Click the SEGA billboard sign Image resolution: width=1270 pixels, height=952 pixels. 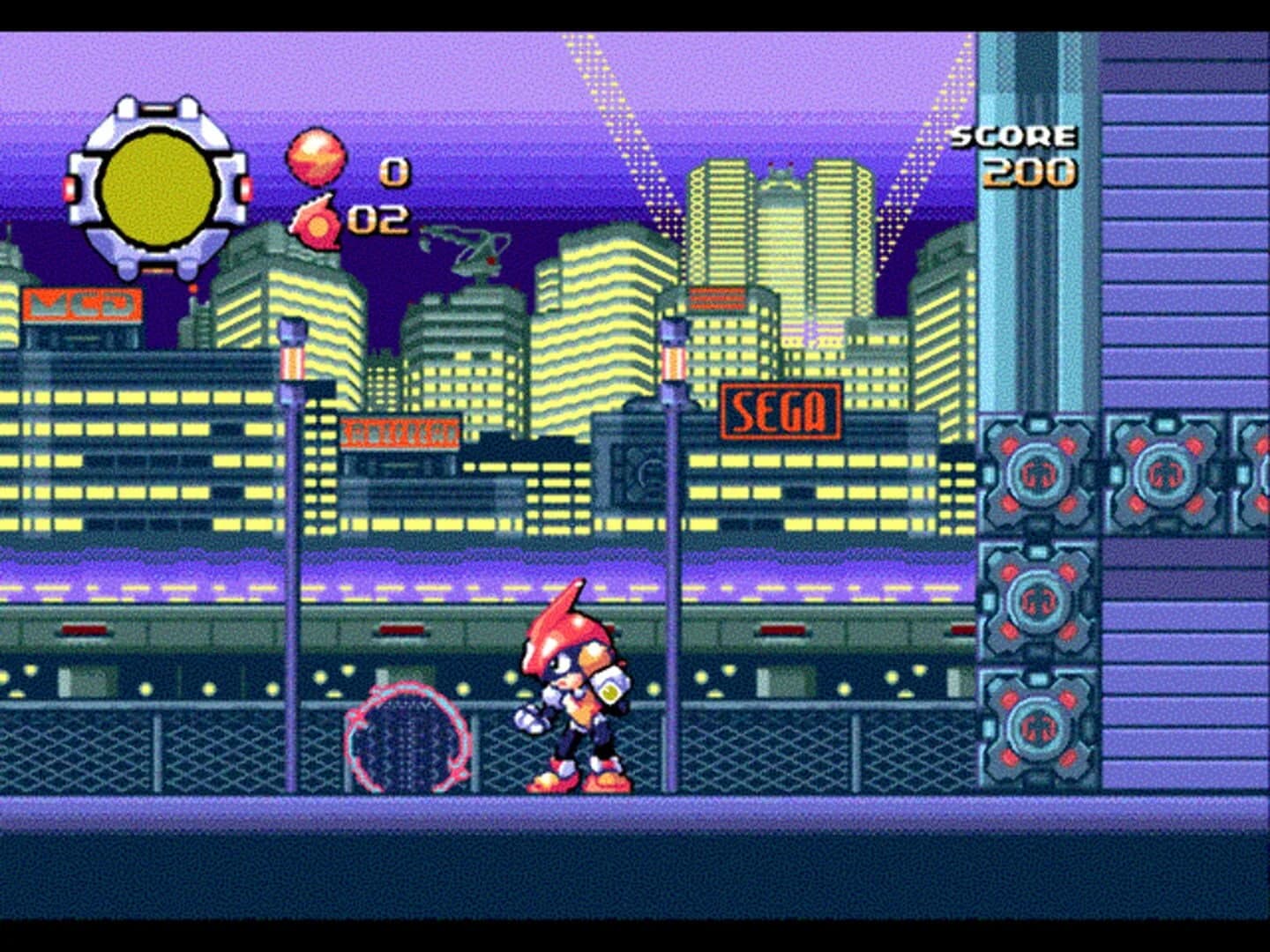tap(781, 407)
